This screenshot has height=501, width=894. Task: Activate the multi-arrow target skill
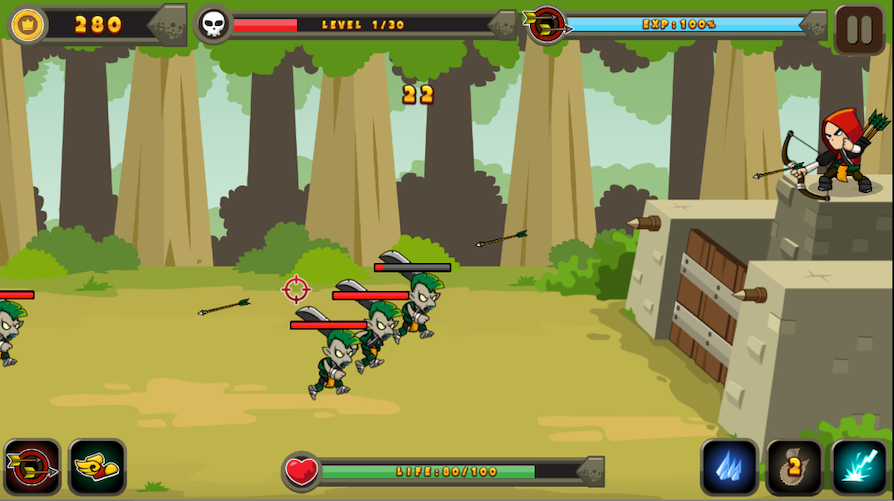tap(32, 467)
